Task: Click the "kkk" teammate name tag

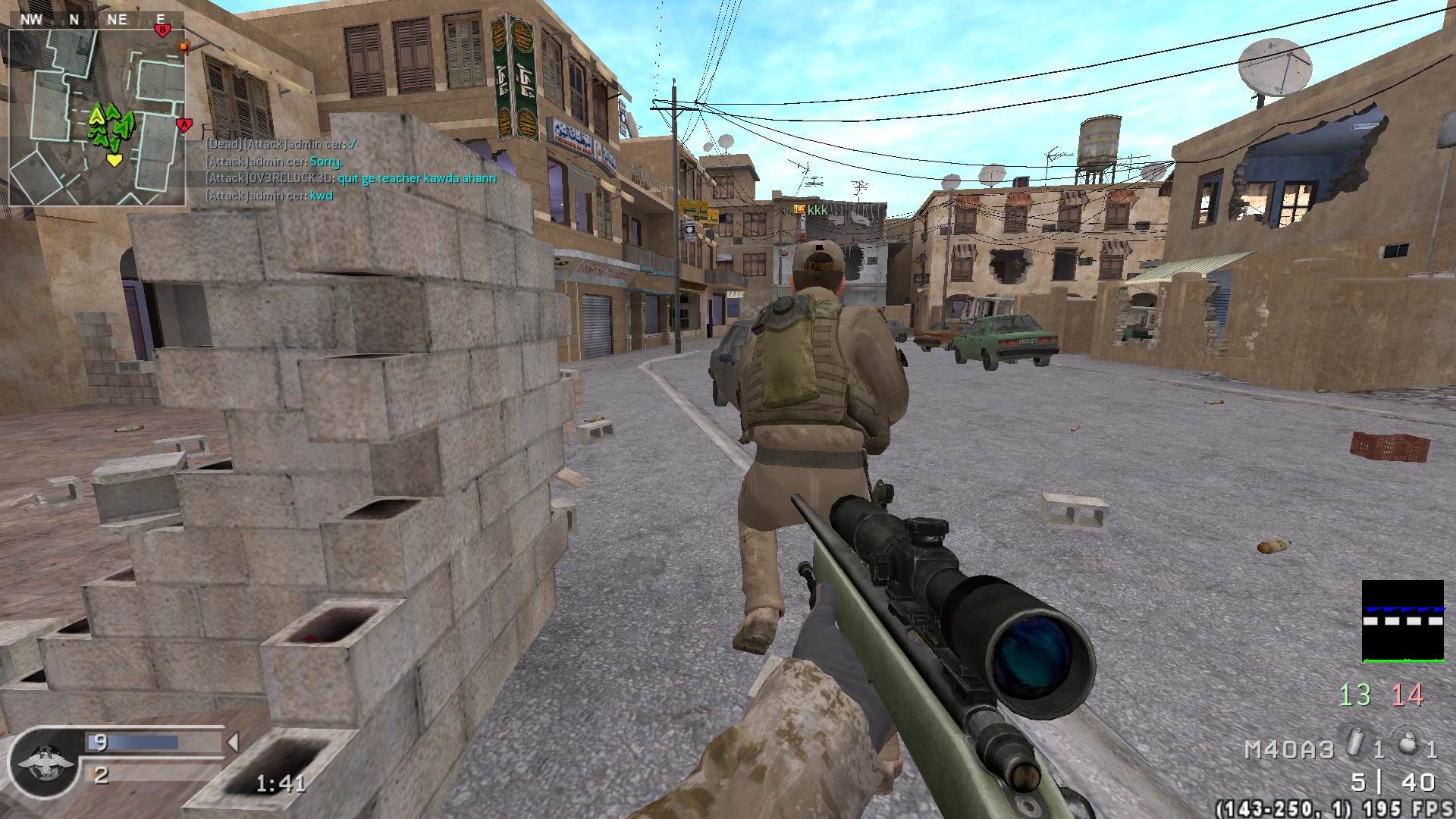Action: pos(817,209)
